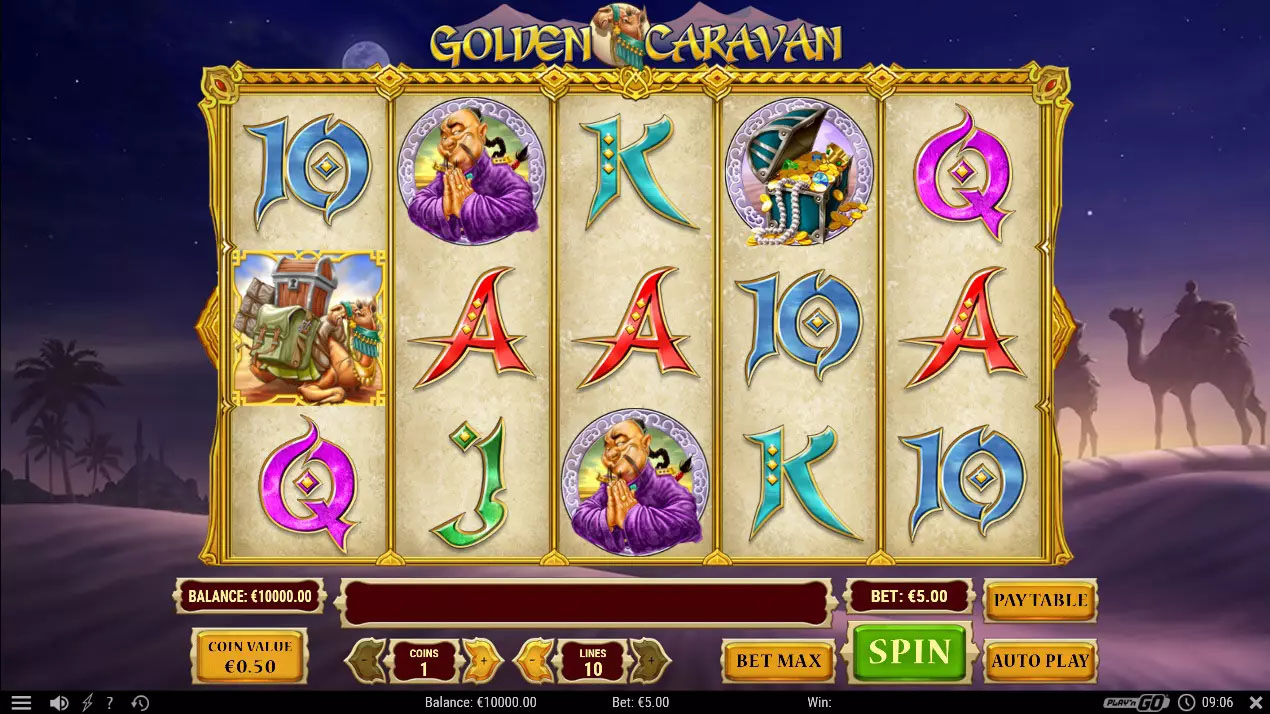Open game history clock-arrow icon
1270x714 pixels.
pos(140,703)
